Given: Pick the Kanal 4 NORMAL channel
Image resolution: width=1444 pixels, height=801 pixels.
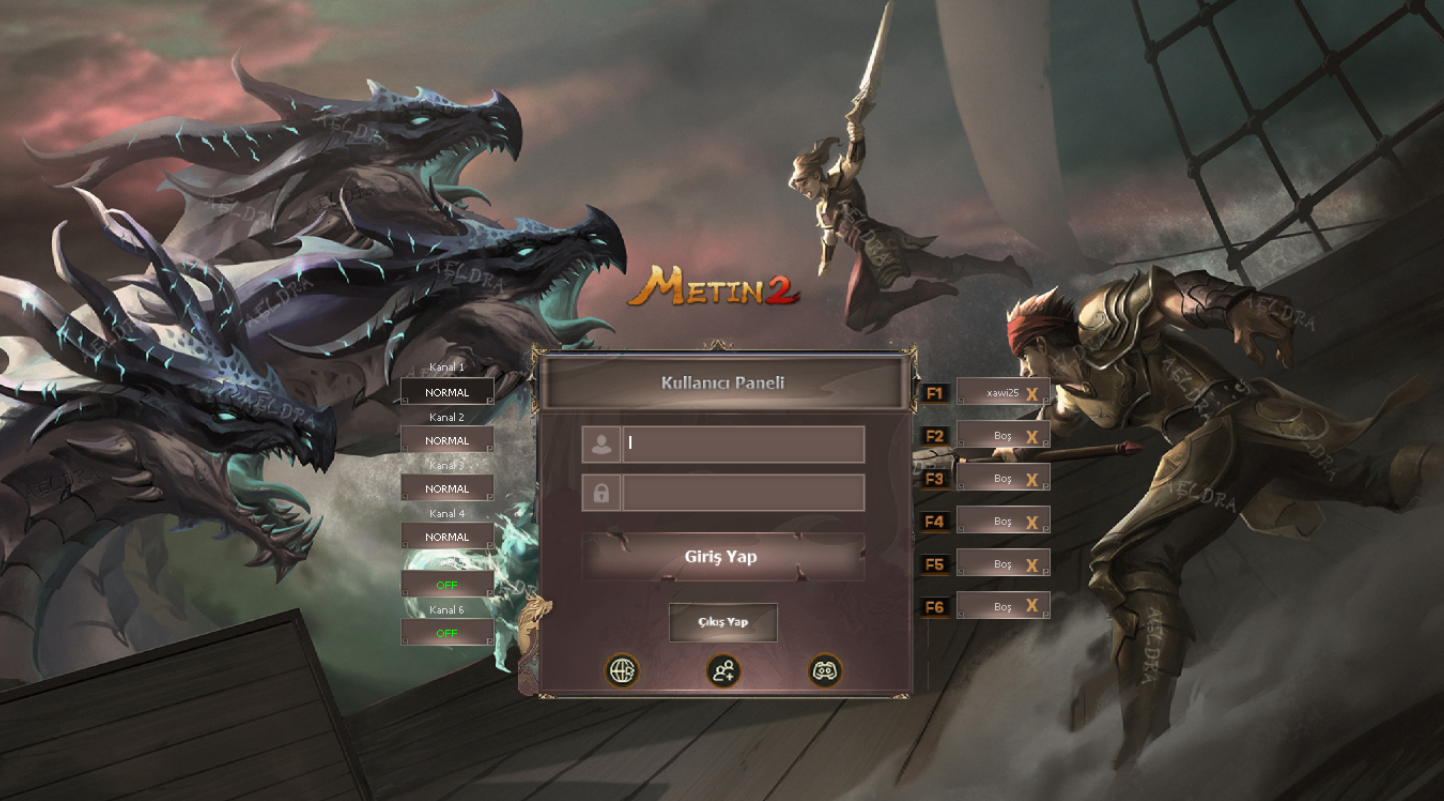Looking at the screenshot, I should pos(447,537).
